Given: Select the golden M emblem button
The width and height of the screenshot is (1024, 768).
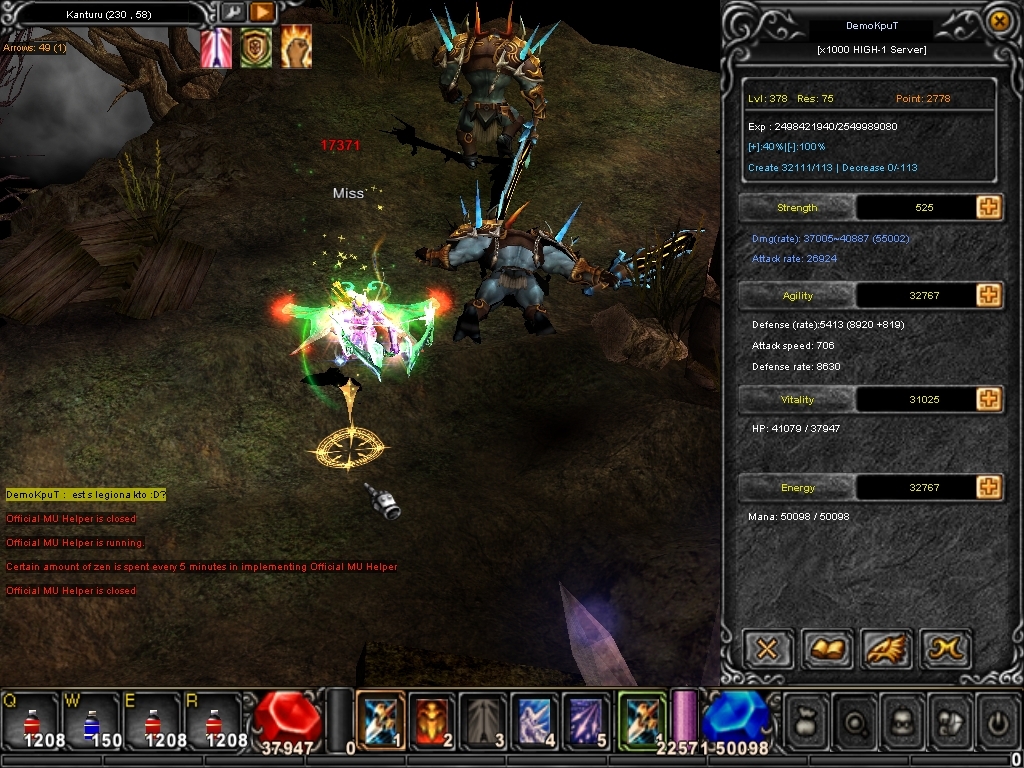Looking at the screenshot, I should 945,650.
